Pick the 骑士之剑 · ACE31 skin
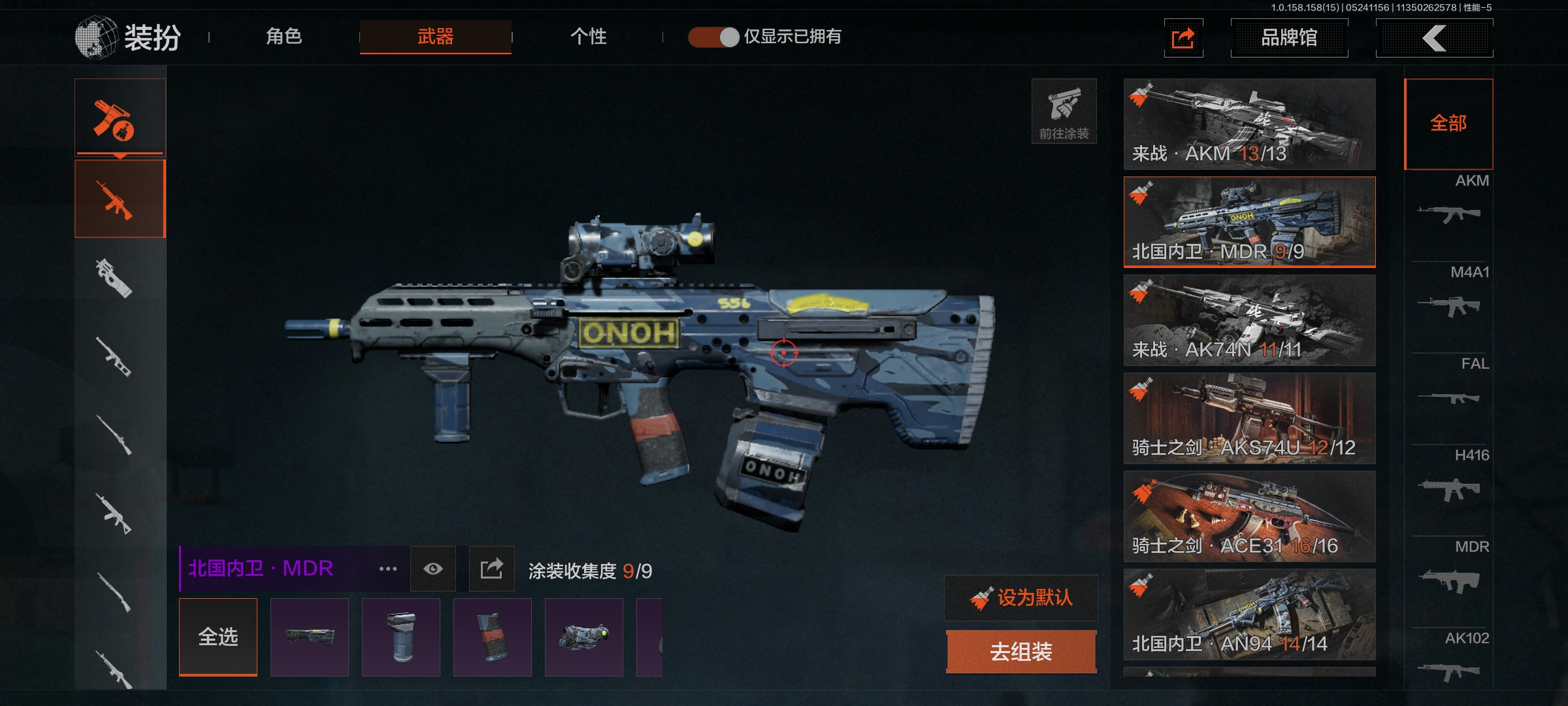1568x706 pixels. (1249, 516)
